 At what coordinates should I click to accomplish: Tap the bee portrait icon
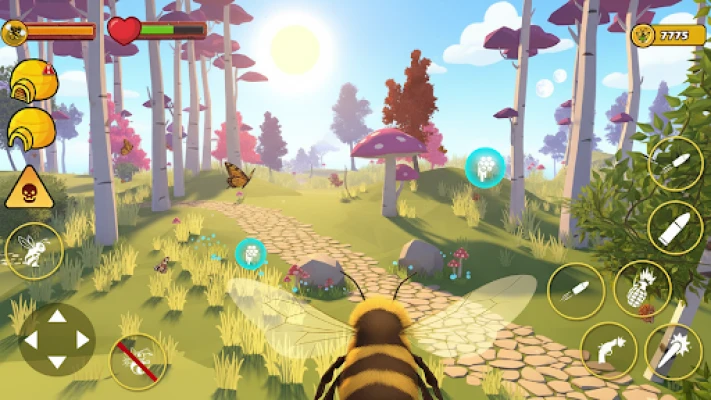(x=14, y=32)
